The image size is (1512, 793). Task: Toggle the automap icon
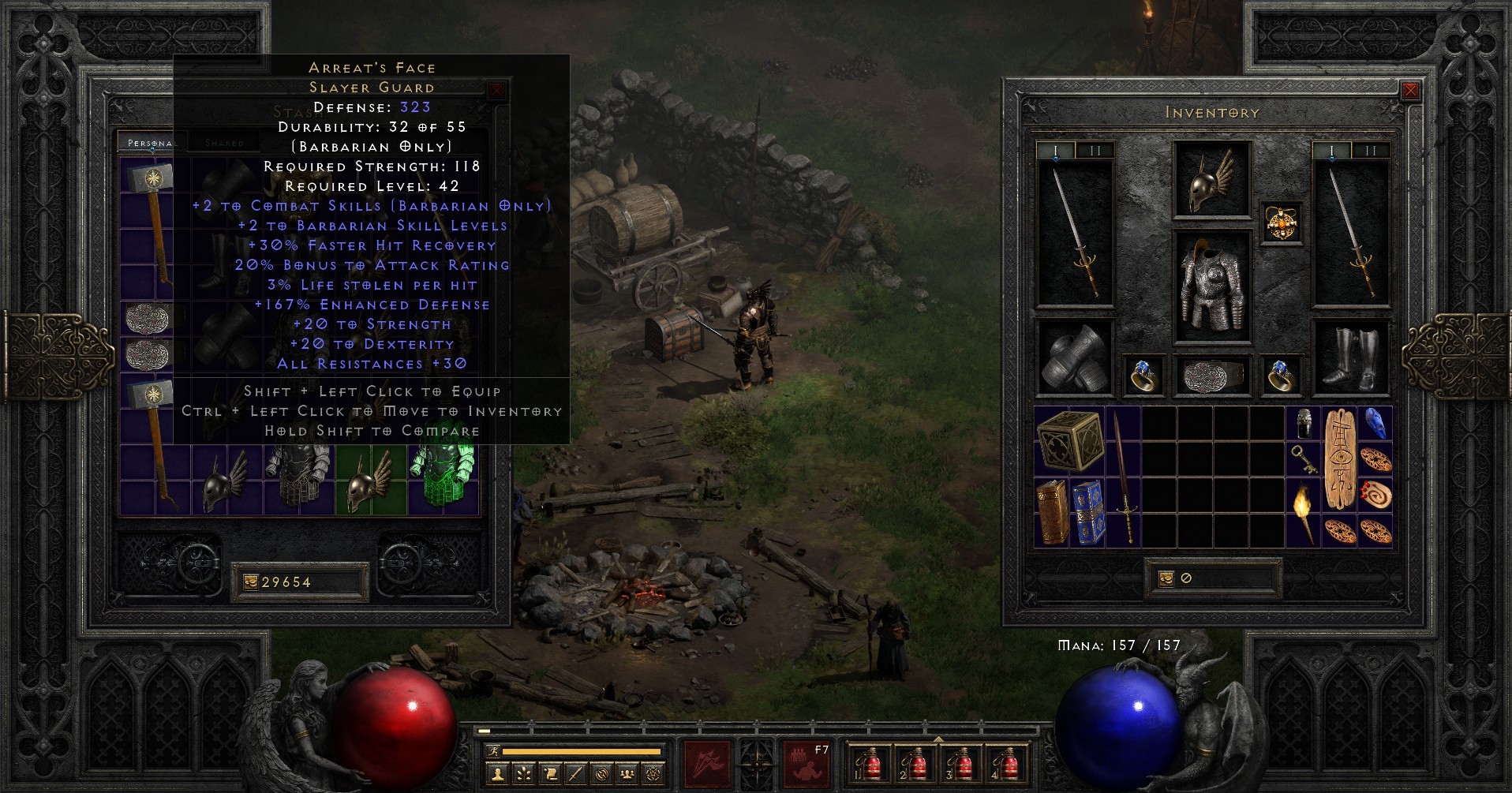[602, 775]
